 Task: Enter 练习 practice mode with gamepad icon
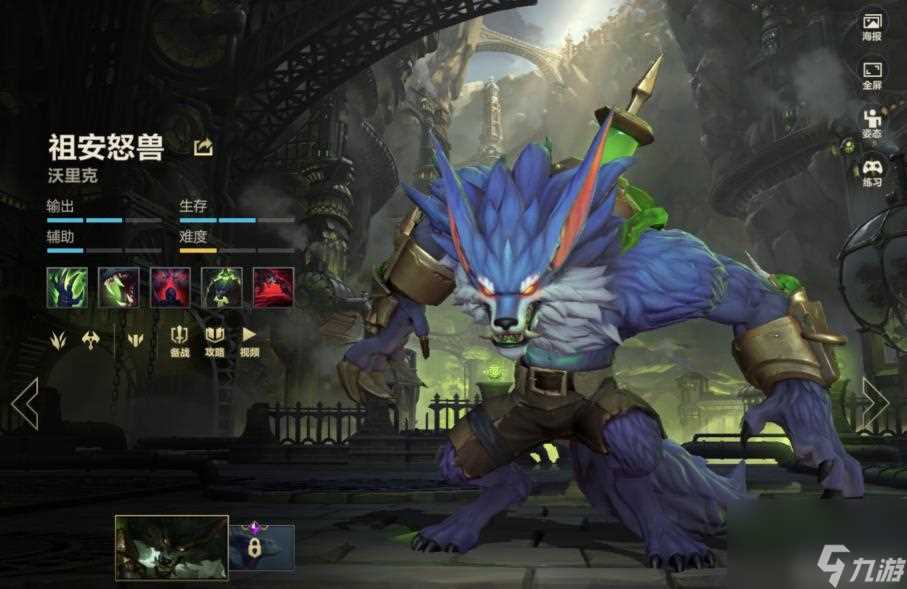point(872,172)
